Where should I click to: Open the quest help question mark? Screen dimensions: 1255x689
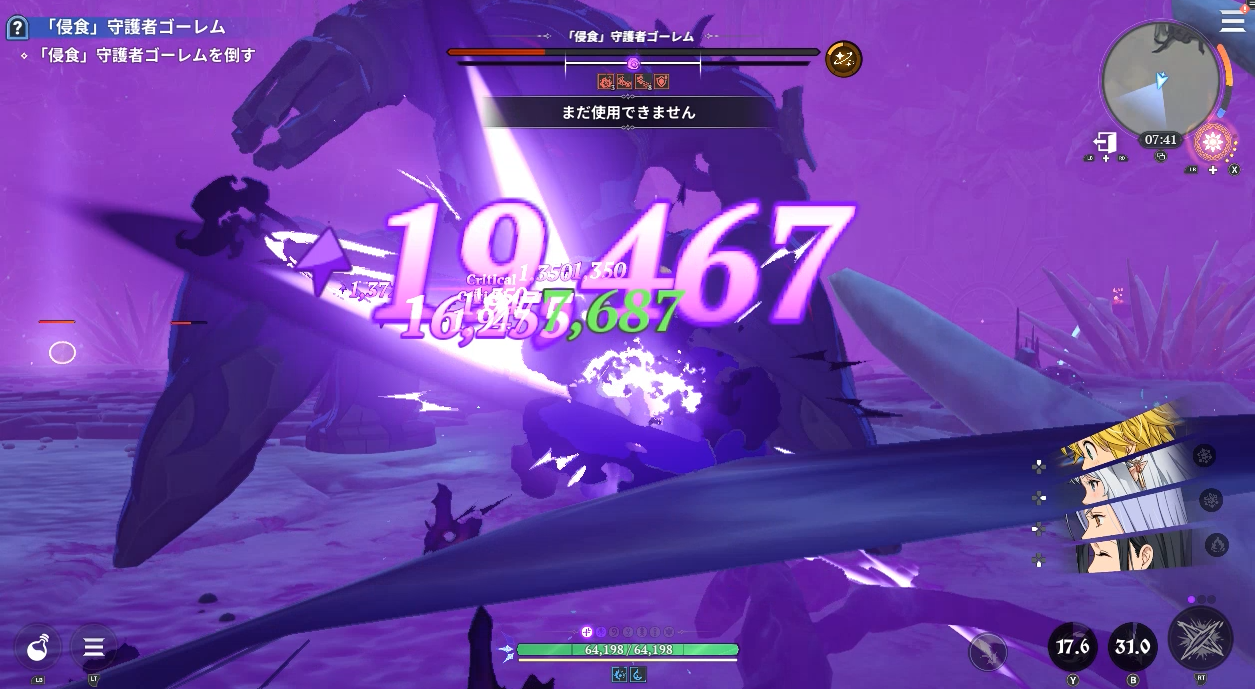point(16,28)
